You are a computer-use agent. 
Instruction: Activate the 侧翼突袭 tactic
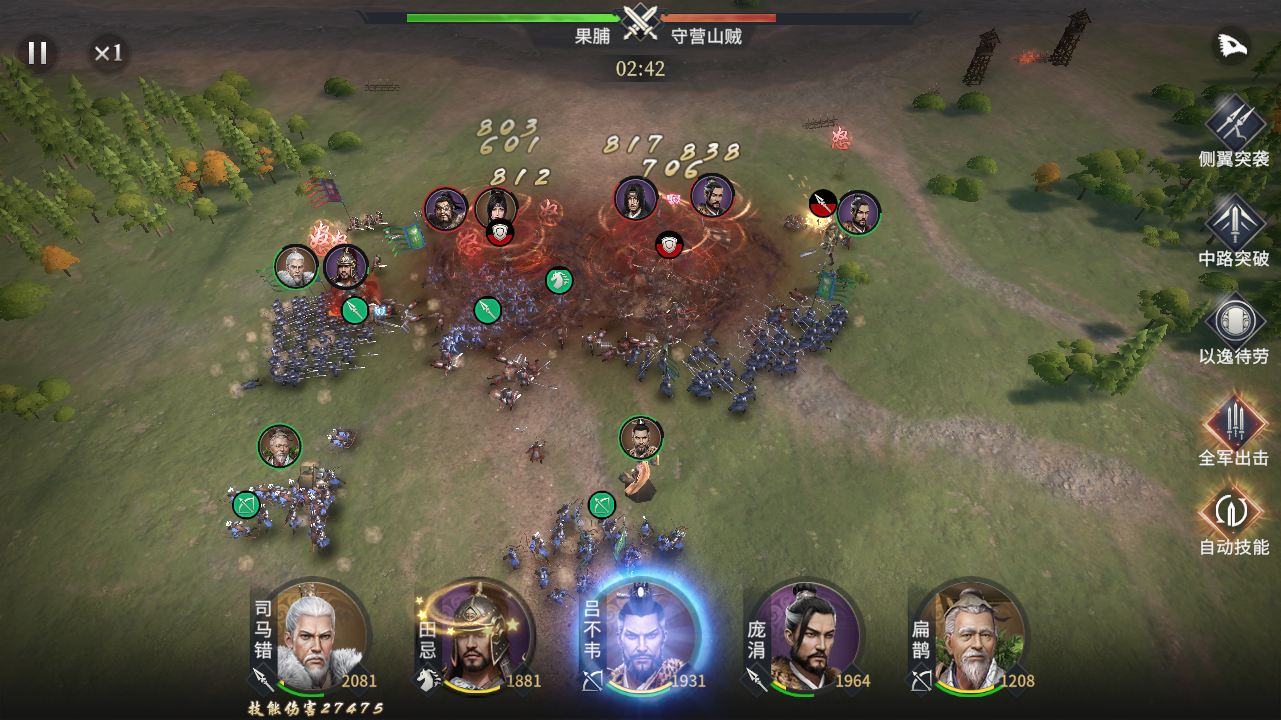1235,122
